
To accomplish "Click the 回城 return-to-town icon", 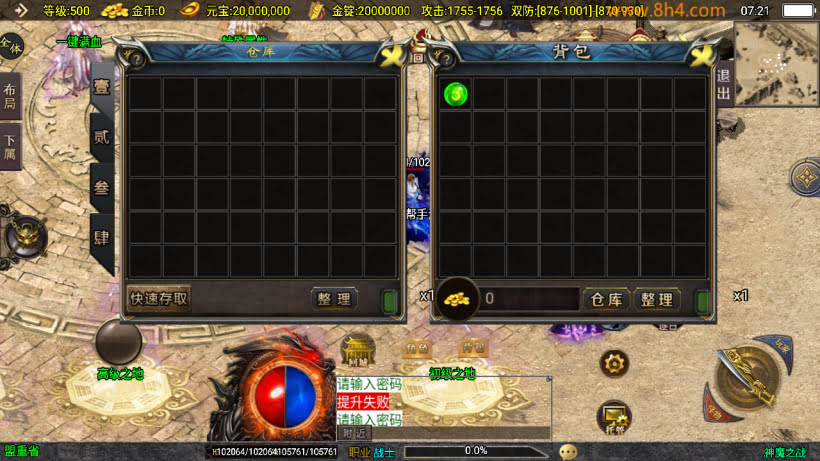I will [x=357, y=351].
